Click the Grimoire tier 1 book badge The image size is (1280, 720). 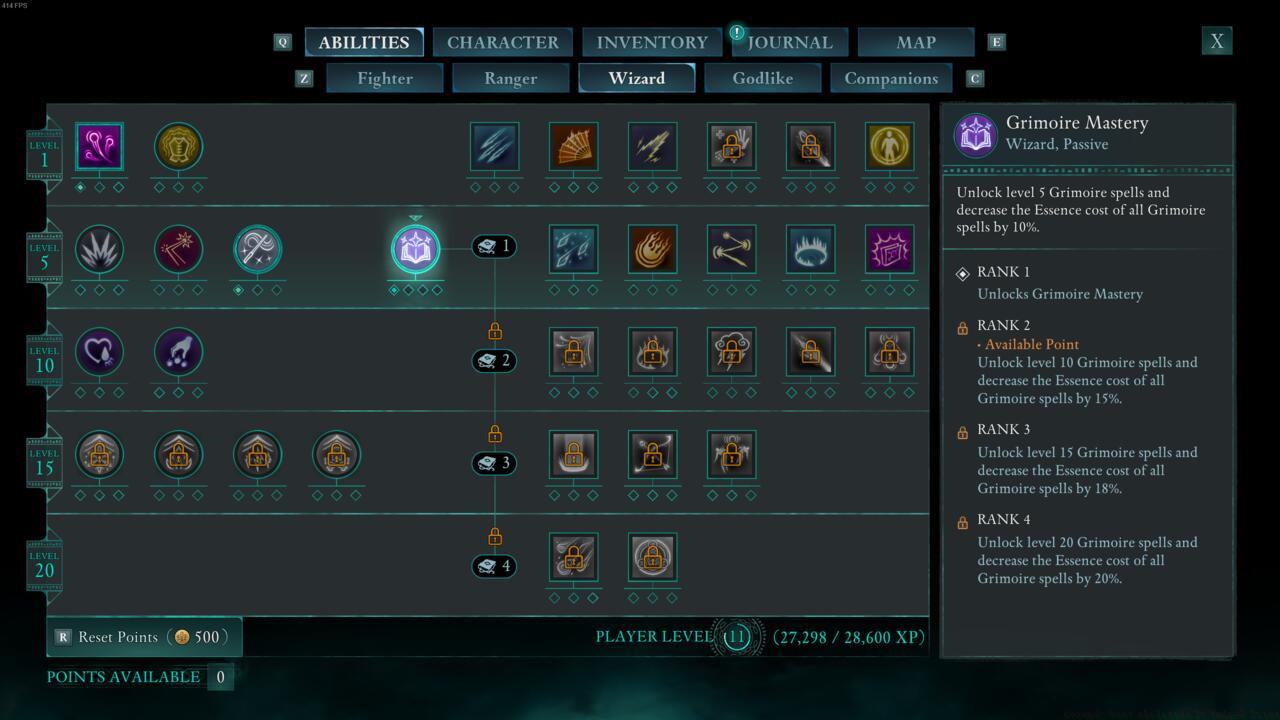492,246
